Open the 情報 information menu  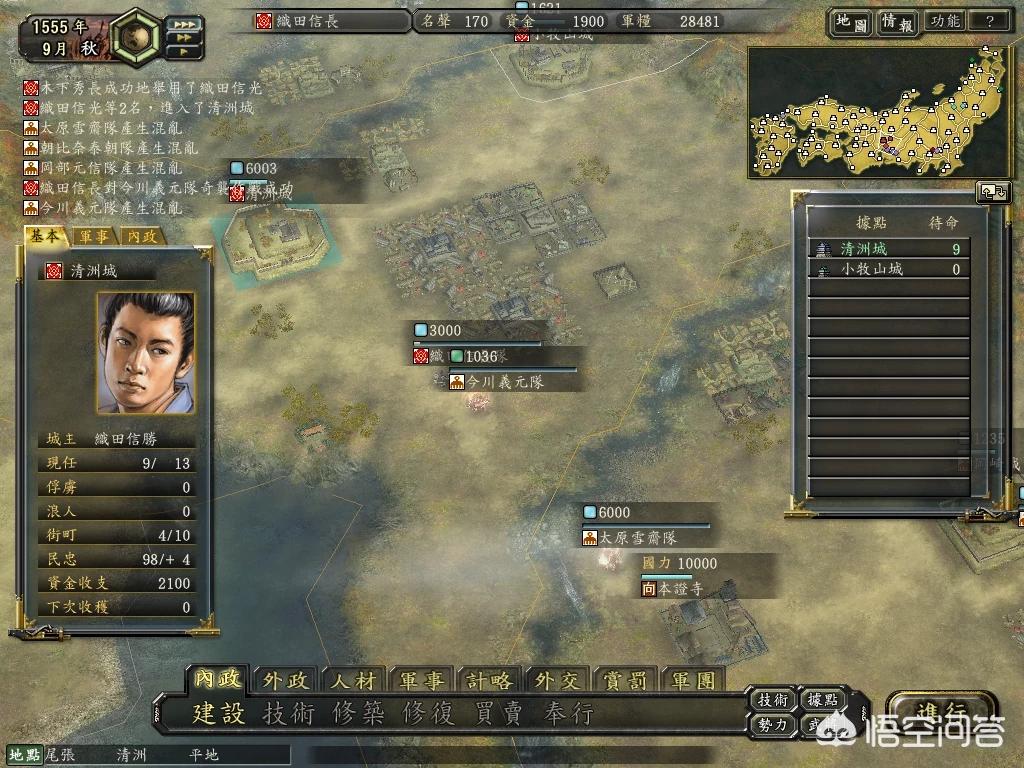coord(896,21)
